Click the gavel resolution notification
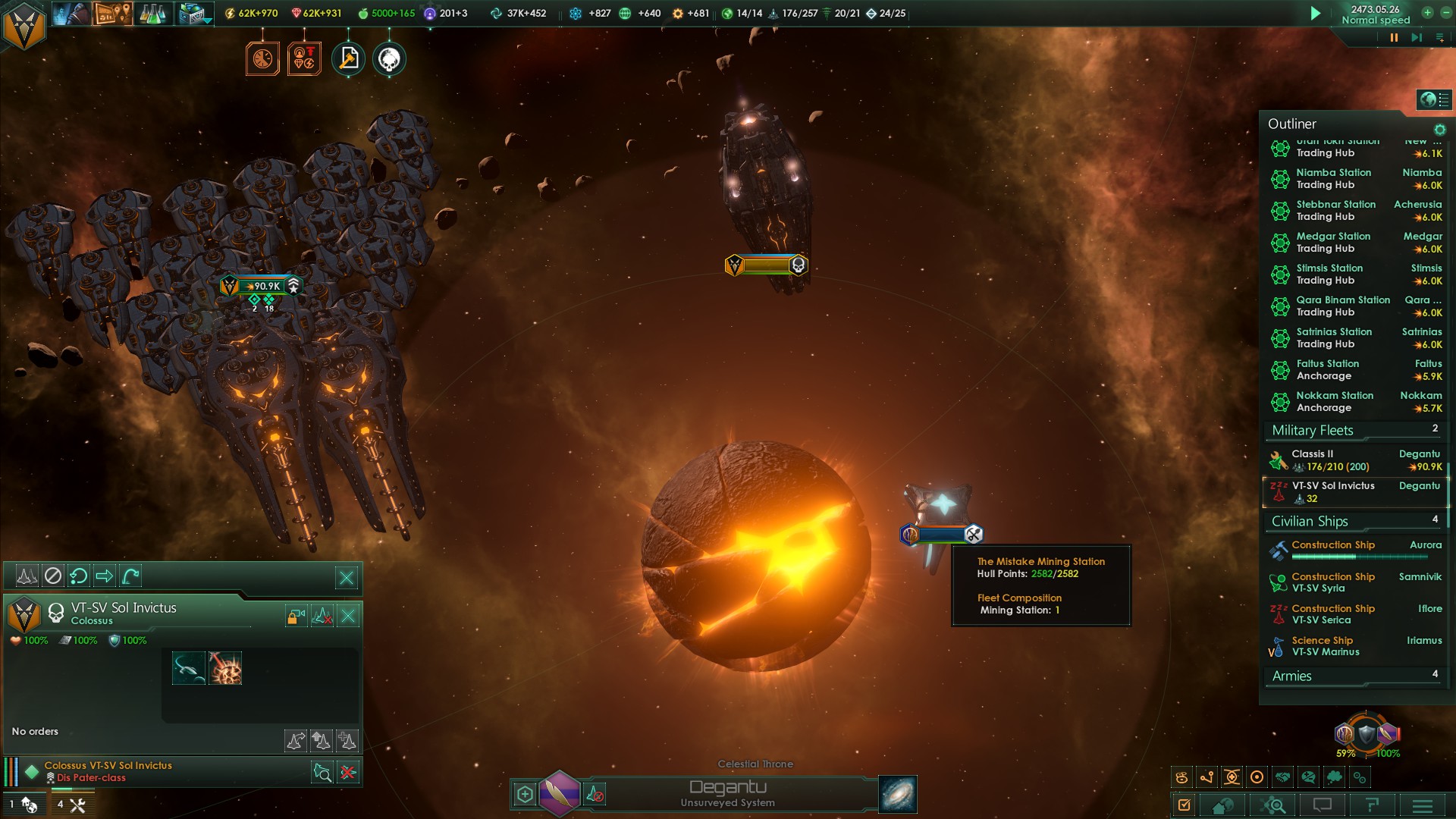 pos(348,59)
